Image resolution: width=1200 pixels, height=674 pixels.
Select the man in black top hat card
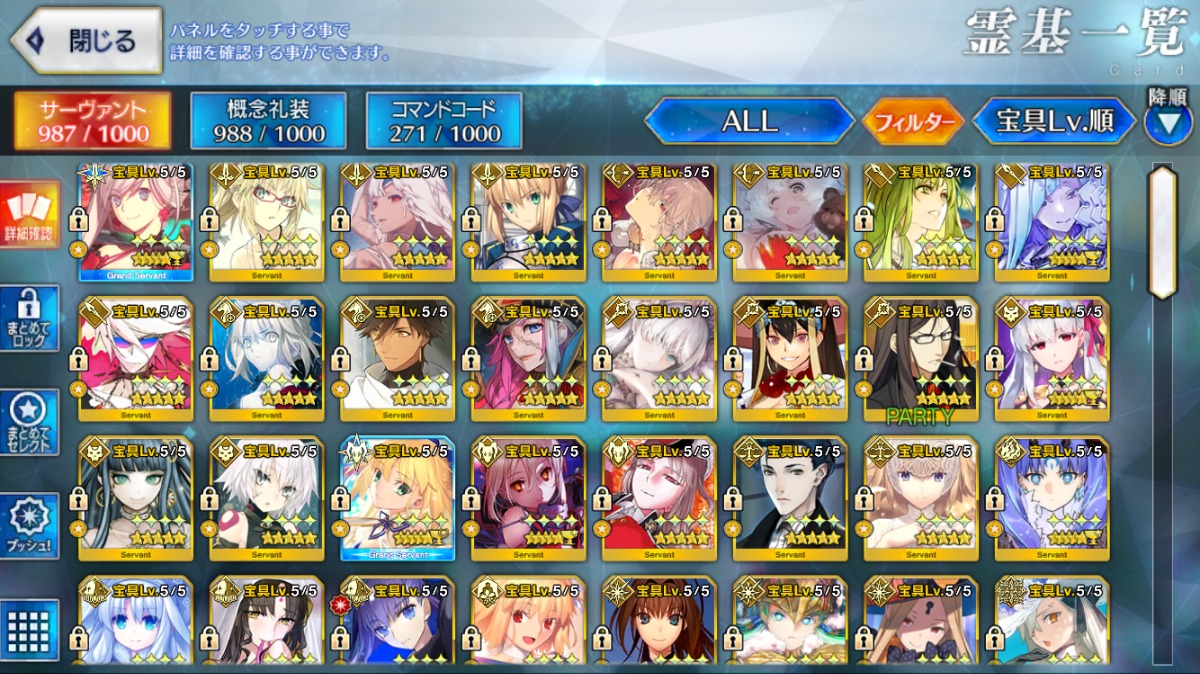pos(789,497)
